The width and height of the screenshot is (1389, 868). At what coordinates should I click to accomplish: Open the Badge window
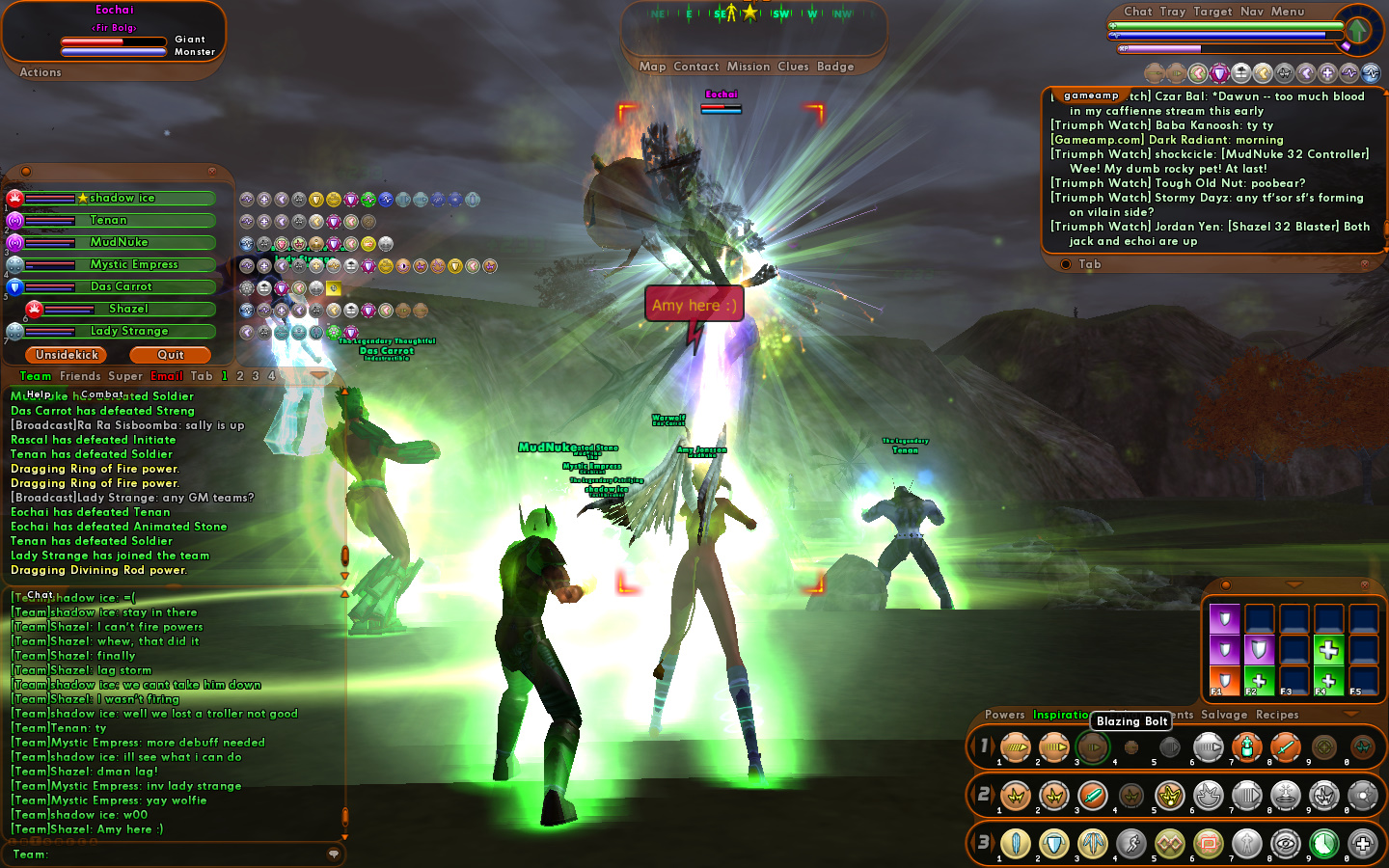835,67
